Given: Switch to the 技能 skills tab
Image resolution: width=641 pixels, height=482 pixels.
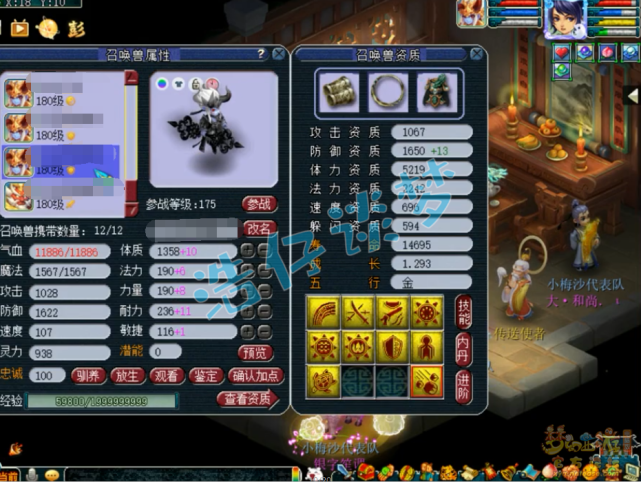Looking at the screenshot, I should (463, 311).
